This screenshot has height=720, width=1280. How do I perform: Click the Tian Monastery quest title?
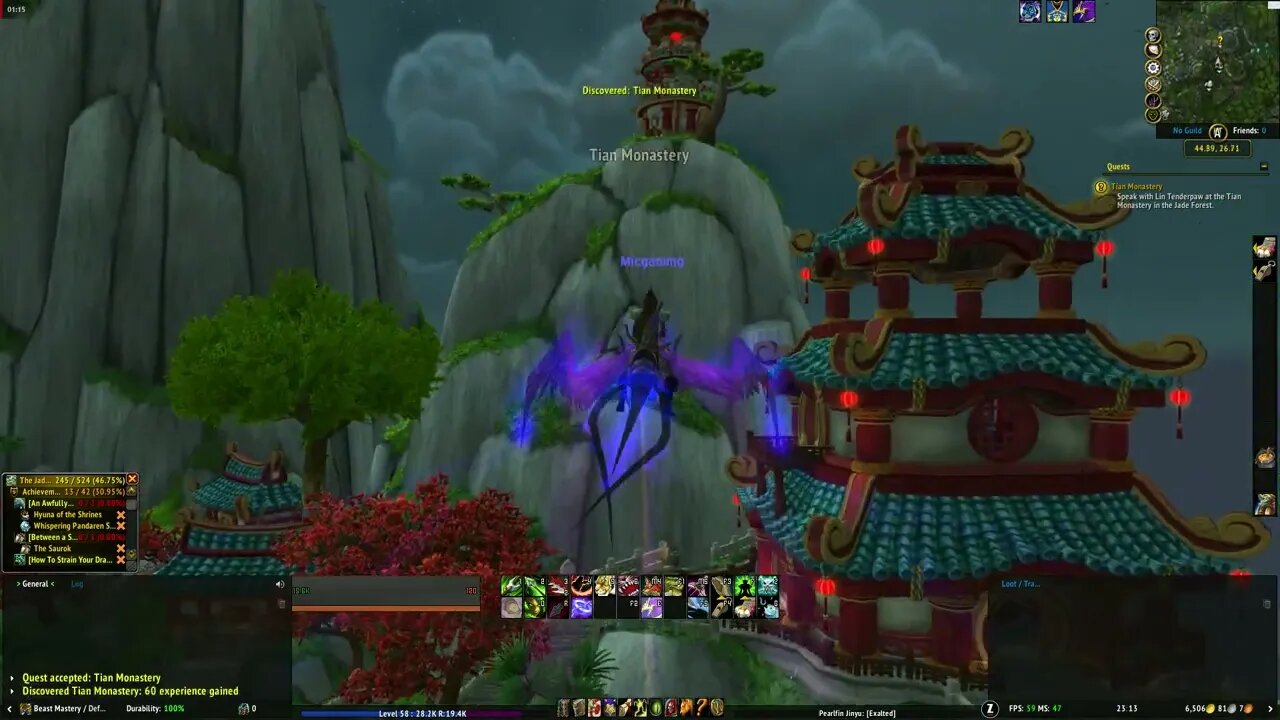tap(1139, 186)
